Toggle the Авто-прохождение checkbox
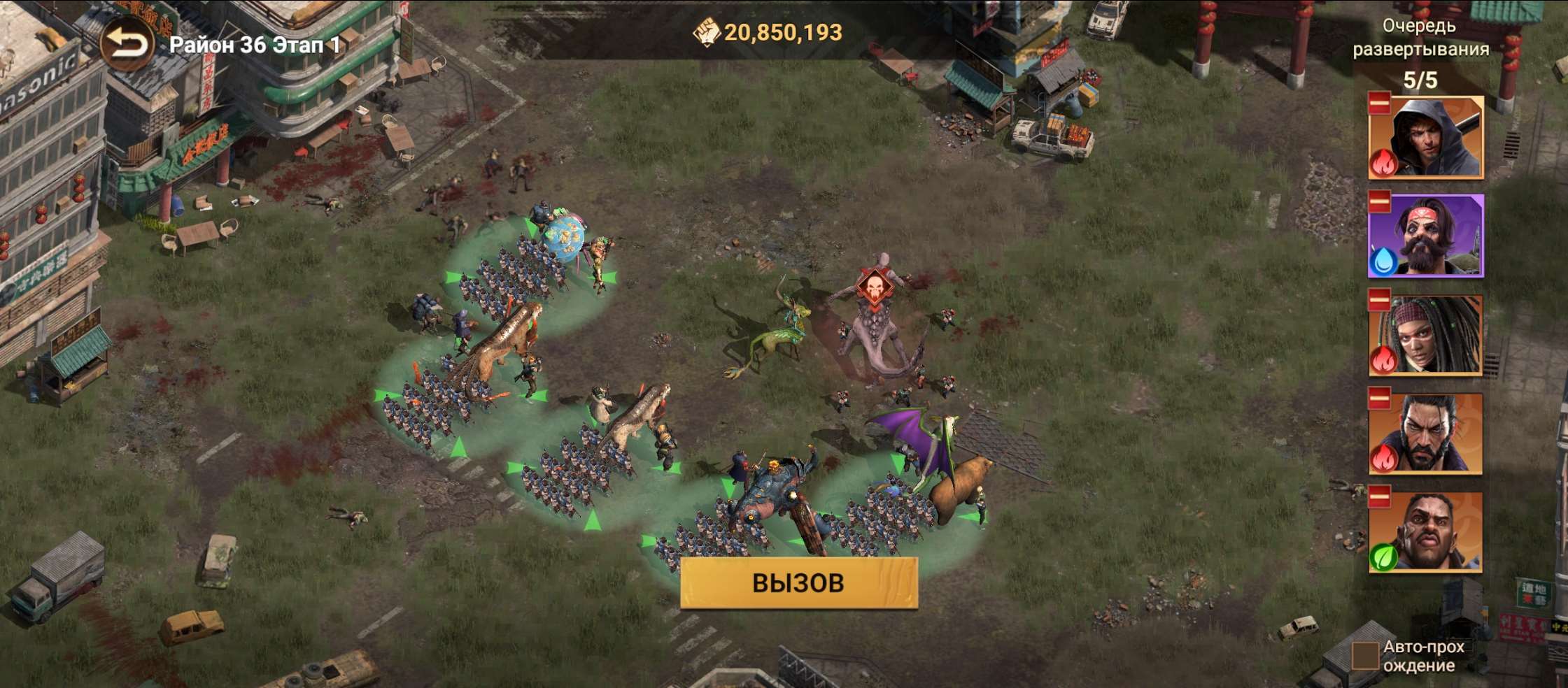 1364,656
